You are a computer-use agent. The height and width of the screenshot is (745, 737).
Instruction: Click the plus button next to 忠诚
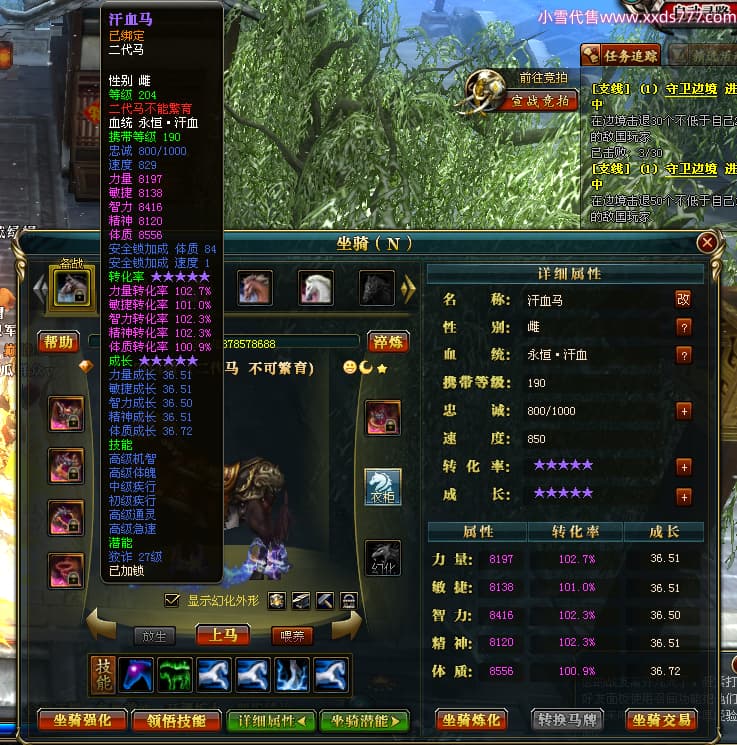point(684,411)
